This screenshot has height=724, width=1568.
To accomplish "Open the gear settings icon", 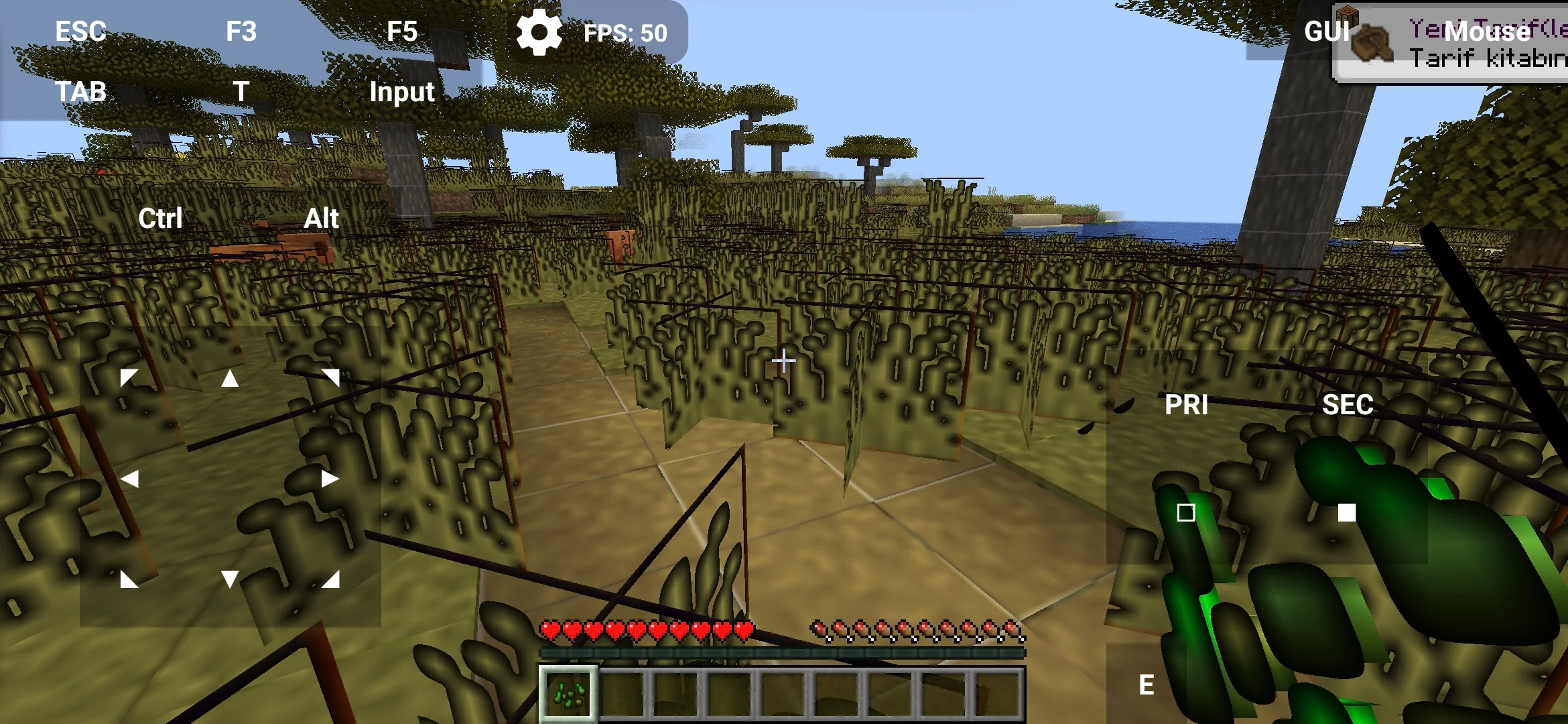I will point(539,32).
